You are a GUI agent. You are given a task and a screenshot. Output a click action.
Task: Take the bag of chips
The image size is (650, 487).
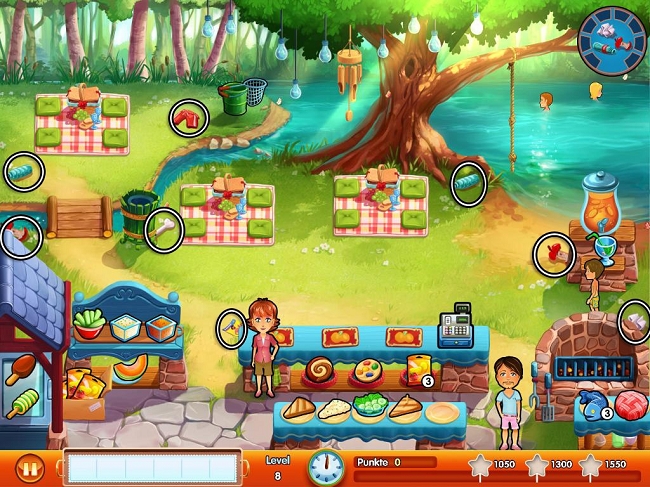(417, 370)
